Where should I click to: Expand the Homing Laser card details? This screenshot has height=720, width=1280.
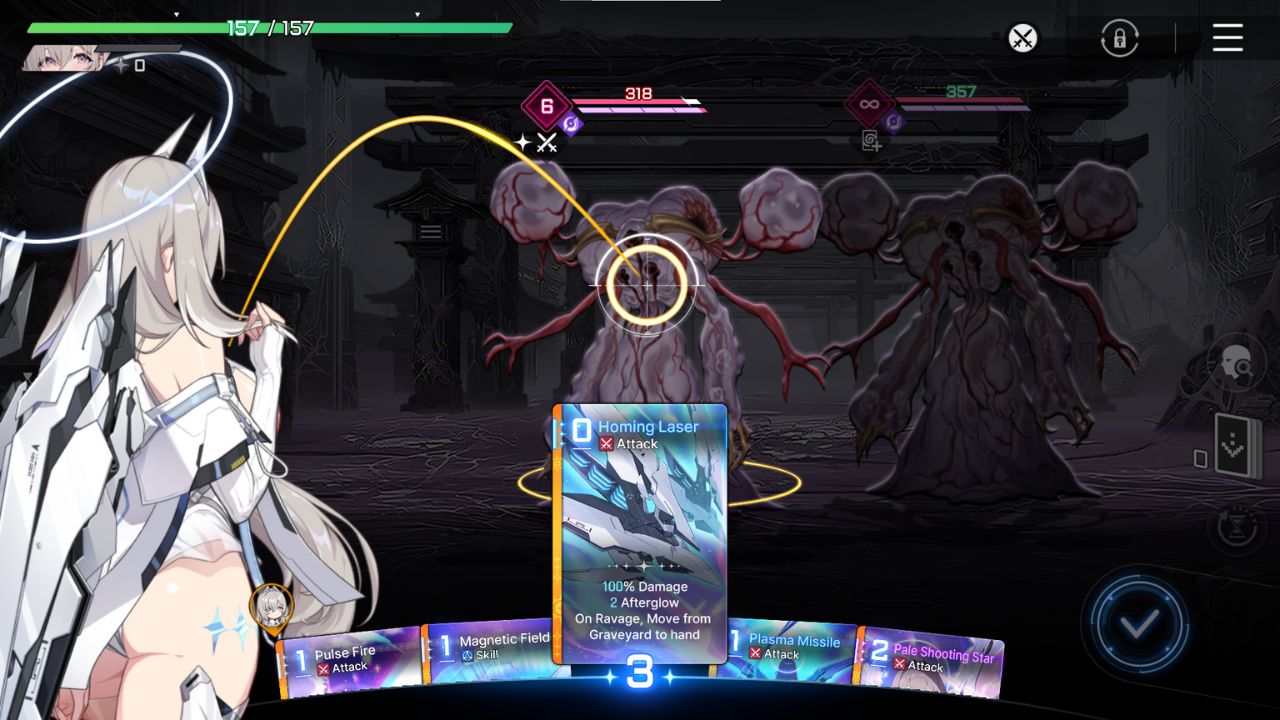click(x=640, y=530)
